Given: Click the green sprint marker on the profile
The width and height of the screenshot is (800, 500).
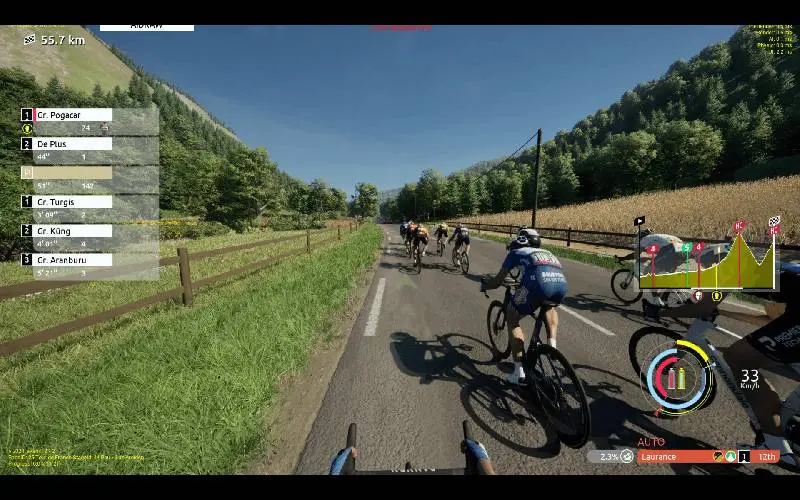Looking at the screenshot, I should tap(686, 247).
